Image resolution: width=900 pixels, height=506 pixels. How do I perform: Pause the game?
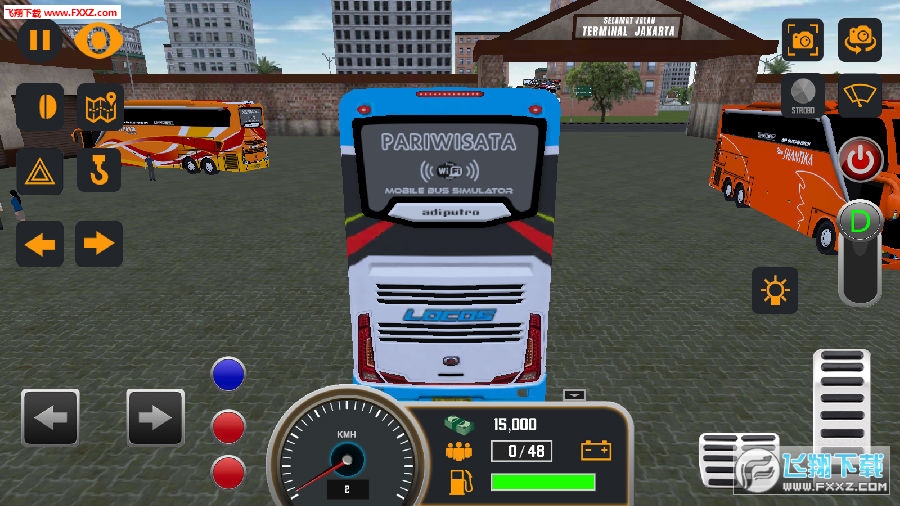tap(40, 40)
